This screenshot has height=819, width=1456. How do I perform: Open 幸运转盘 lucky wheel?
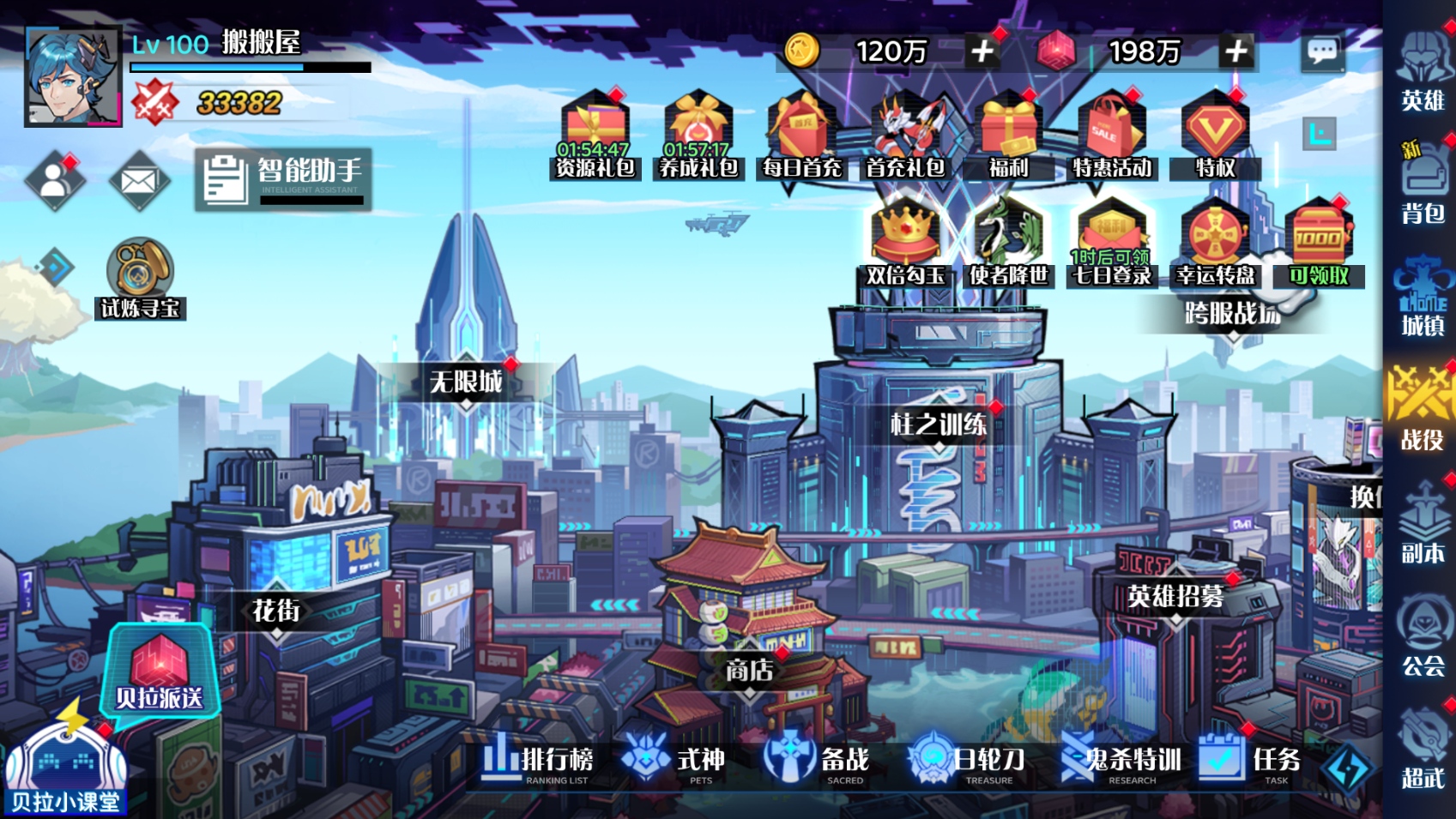point(1215,244)
